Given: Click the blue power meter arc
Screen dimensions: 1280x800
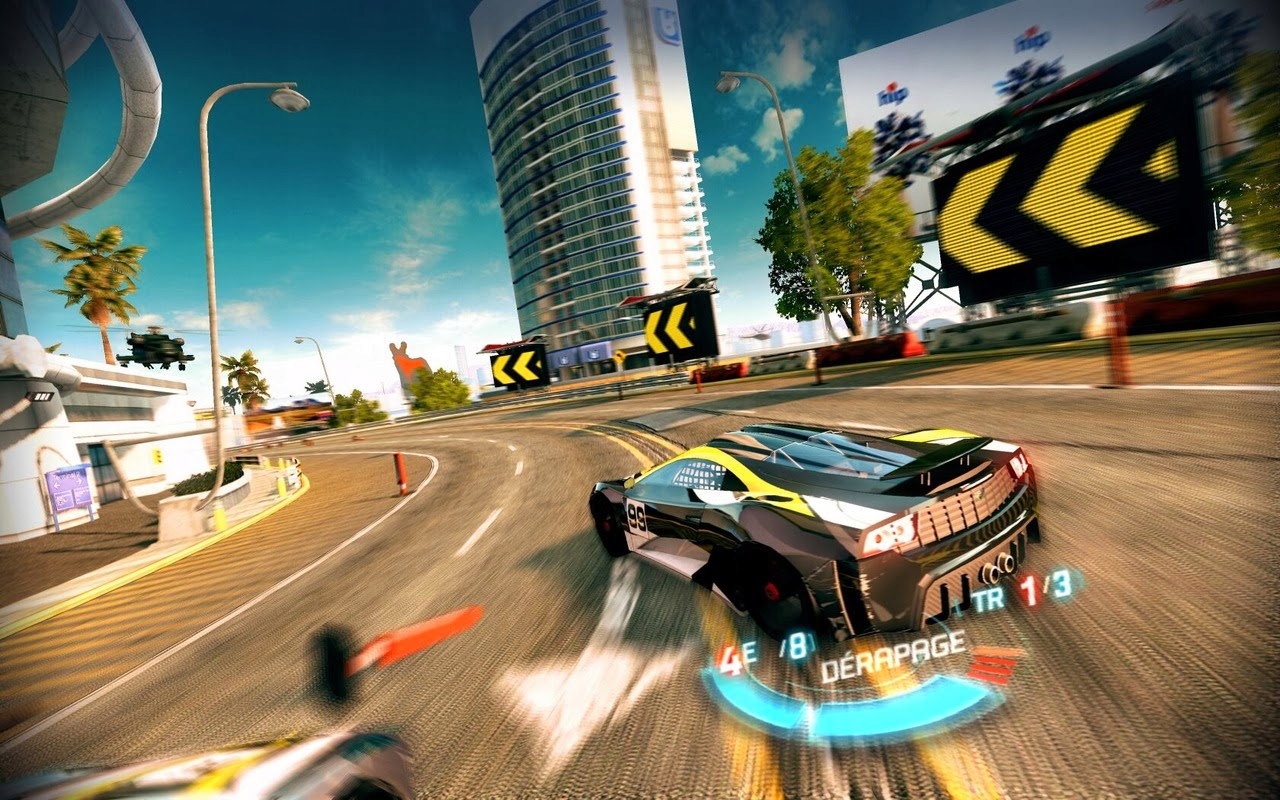Looking at the screenshot, I should click(865, 725).
